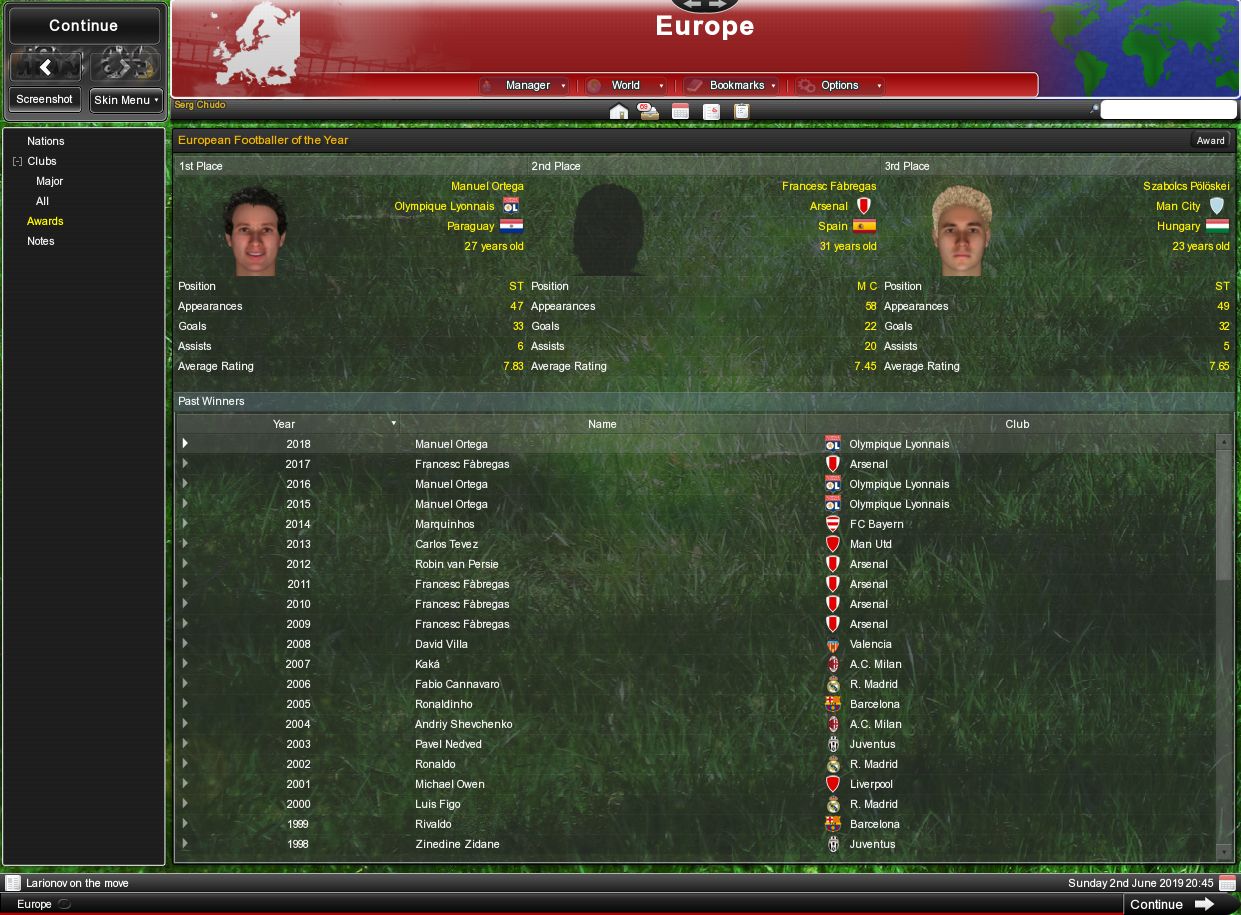1241x915 pixels.
Task: Sort past winners by Club column
Action: [x=1017, y=424]
